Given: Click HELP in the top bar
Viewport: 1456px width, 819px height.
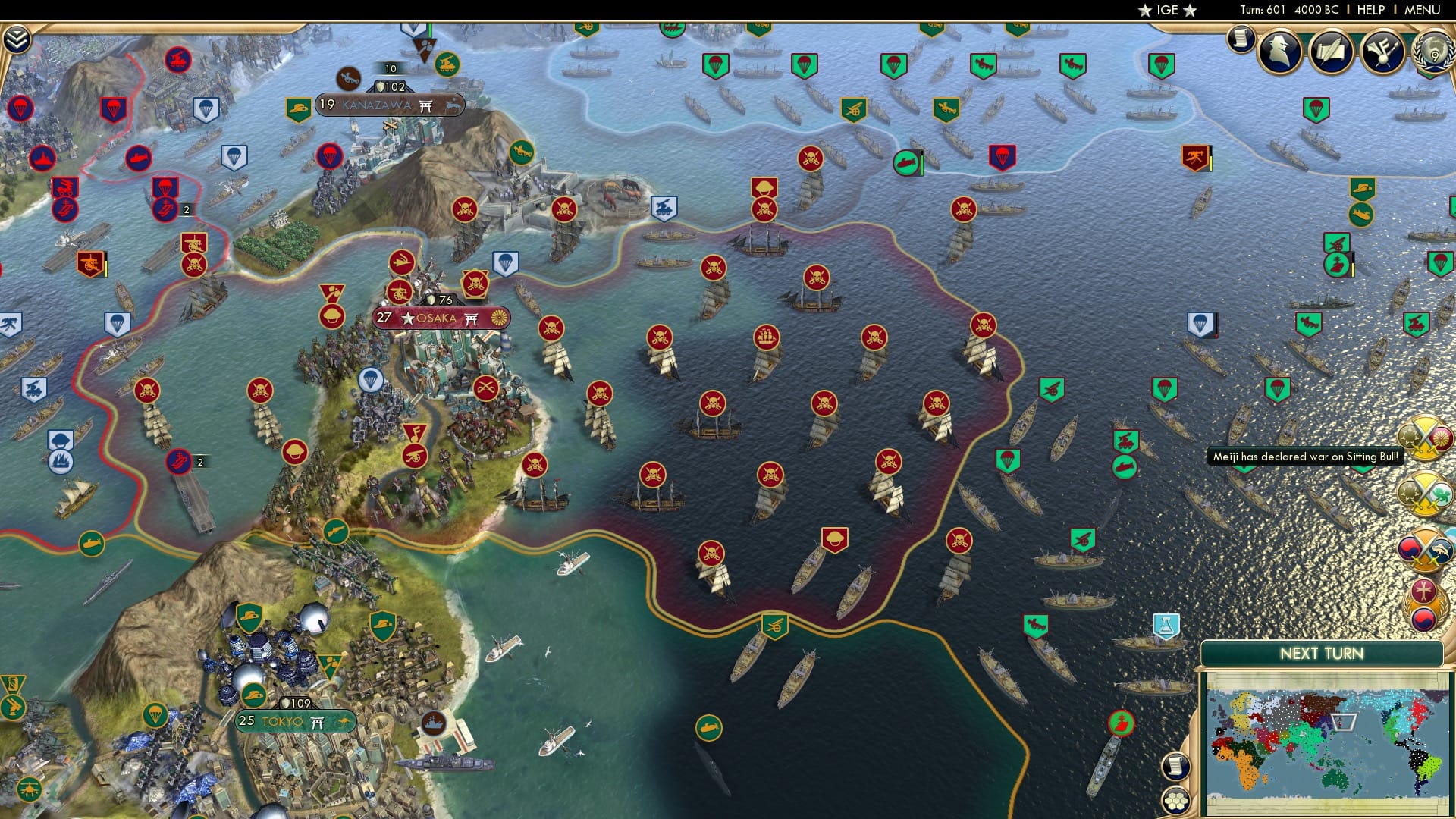Looking at the screenshot, I should [x=1371, y=10].
